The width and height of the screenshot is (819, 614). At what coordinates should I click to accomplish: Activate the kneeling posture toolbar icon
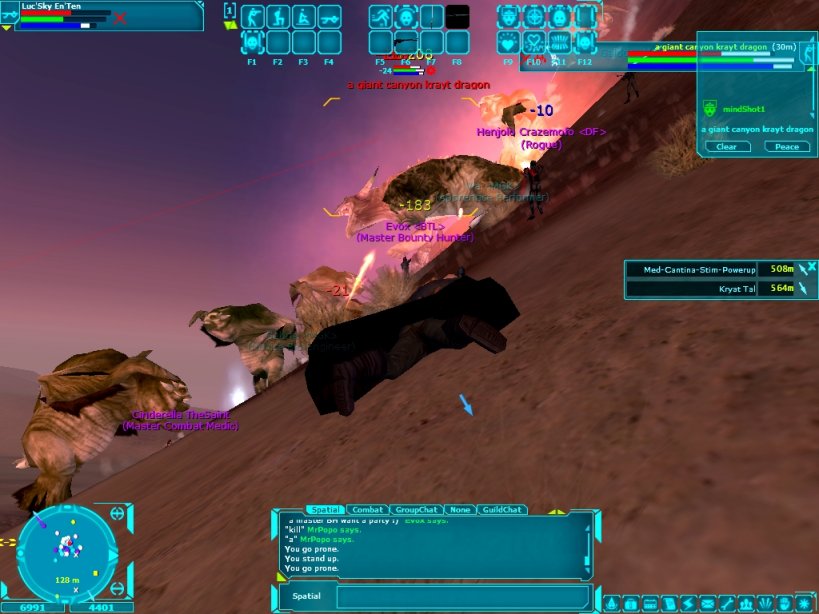278,17
